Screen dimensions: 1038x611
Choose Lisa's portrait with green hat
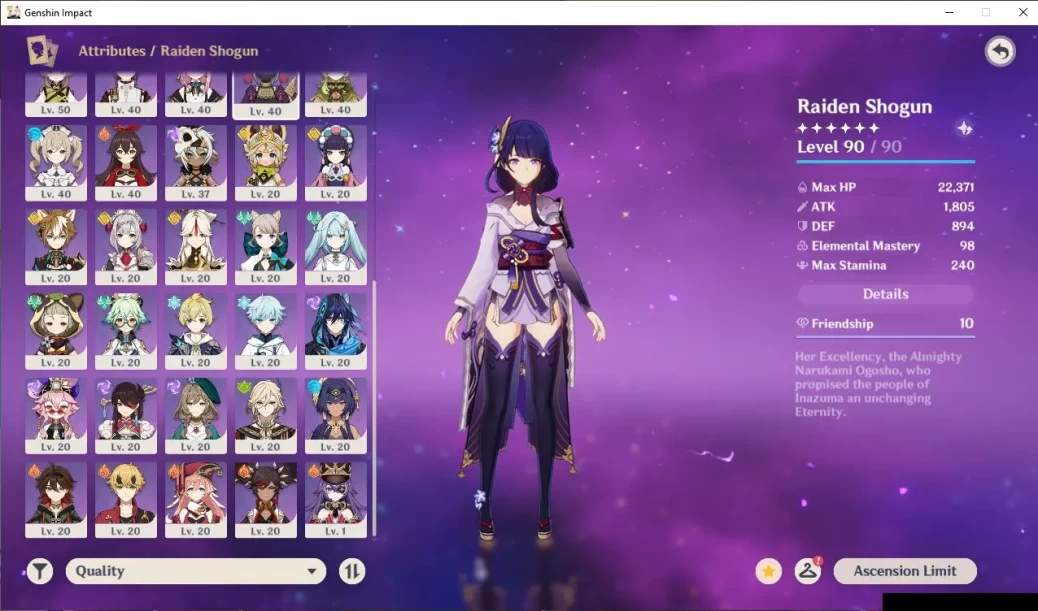coord(196,411)
